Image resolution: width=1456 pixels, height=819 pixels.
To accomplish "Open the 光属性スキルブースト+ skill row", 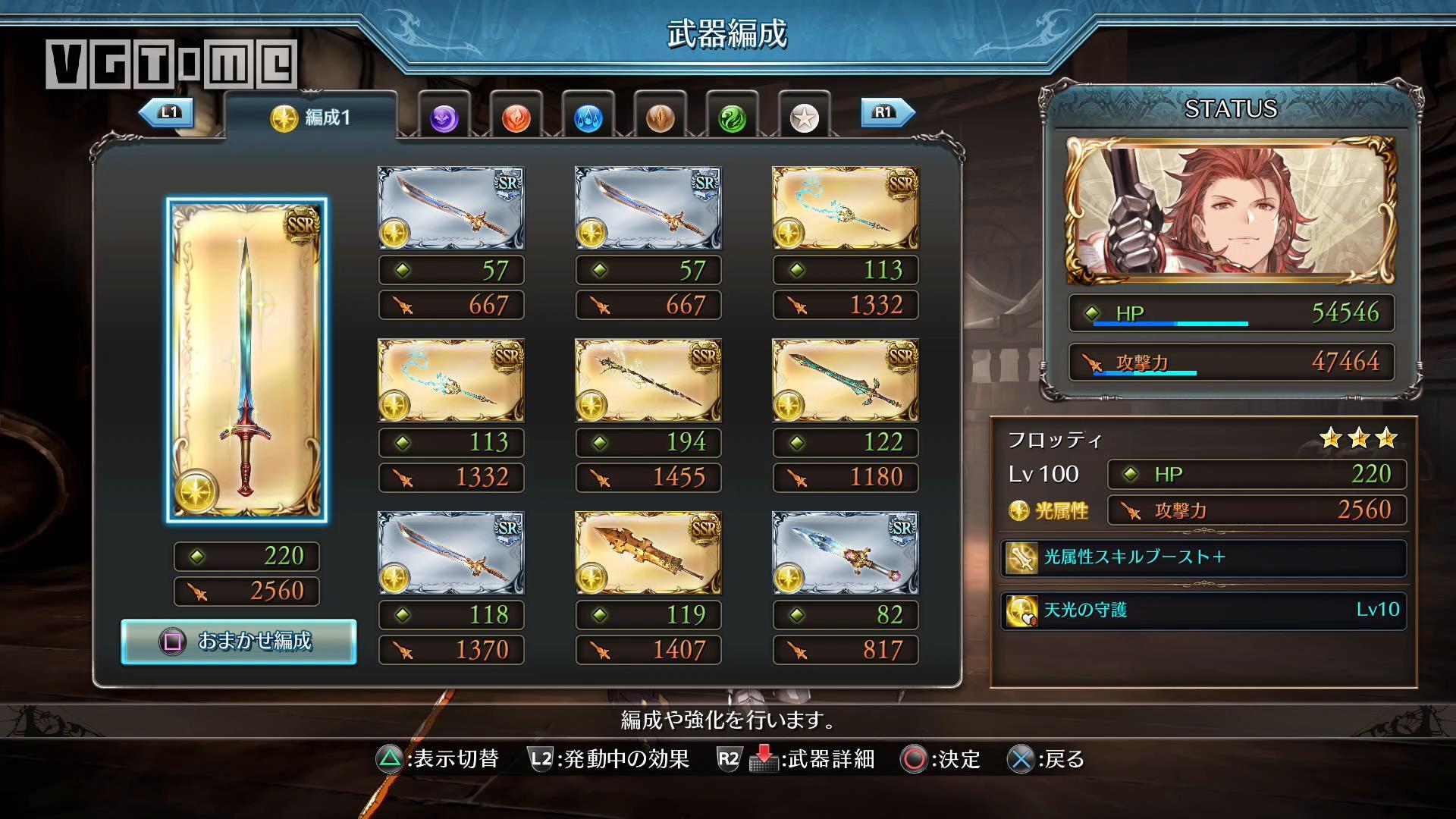I will (x=1203, y=557).
